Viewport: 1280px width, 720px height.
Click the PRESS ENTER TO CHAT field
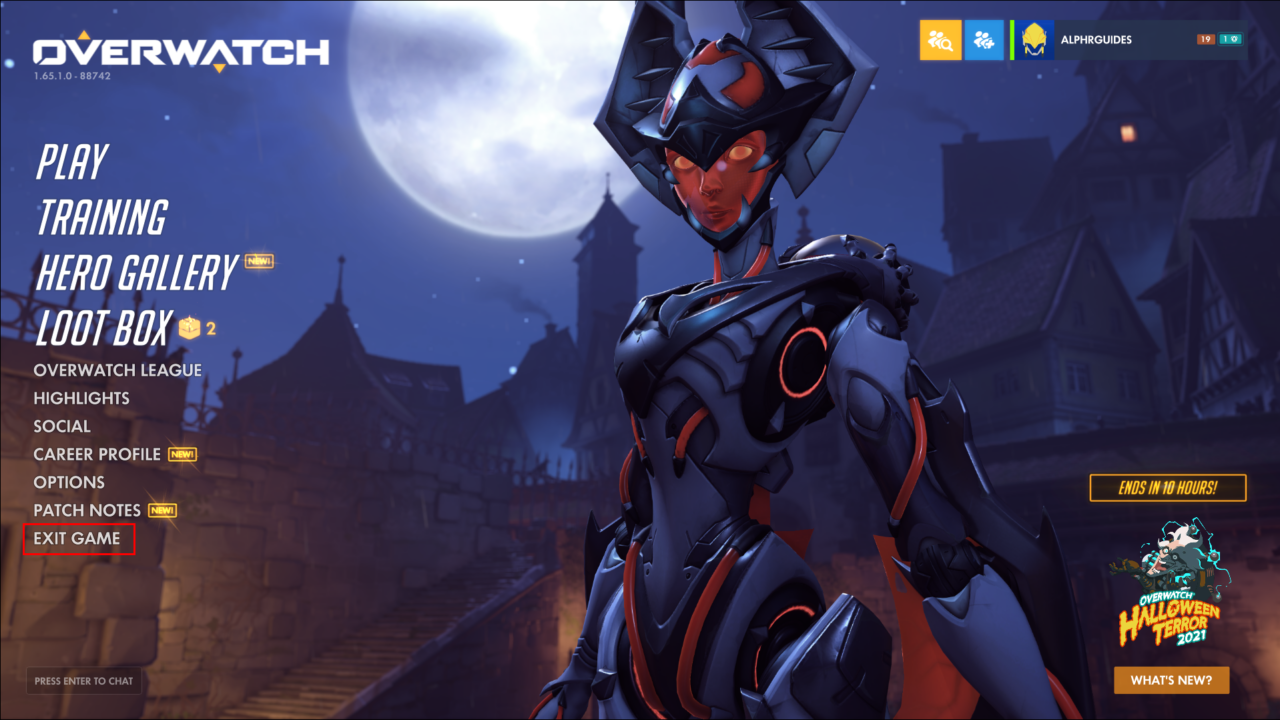click(85, 680)
